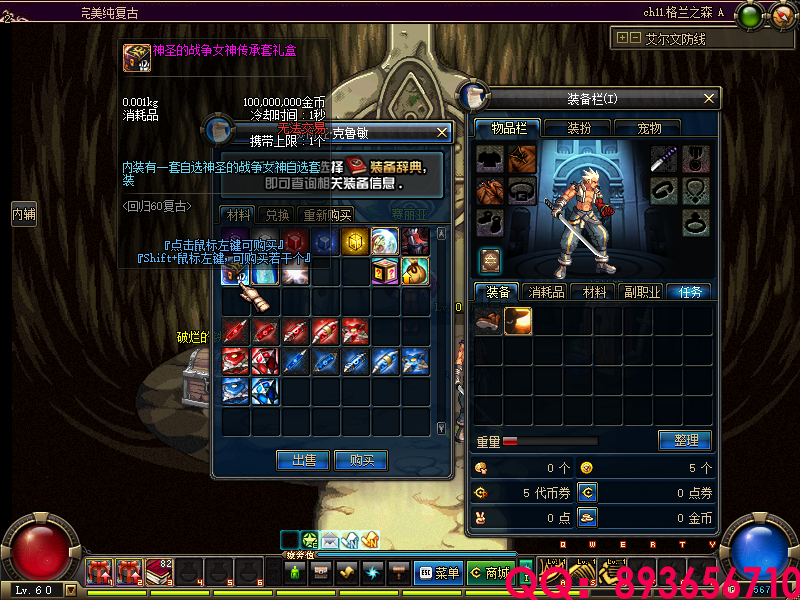Image resolution: width=800 pixels, height=600 pixels.
Task: Close the 克鲁敏 shop window
Action: pyautogui.click(x=443, y=132)
